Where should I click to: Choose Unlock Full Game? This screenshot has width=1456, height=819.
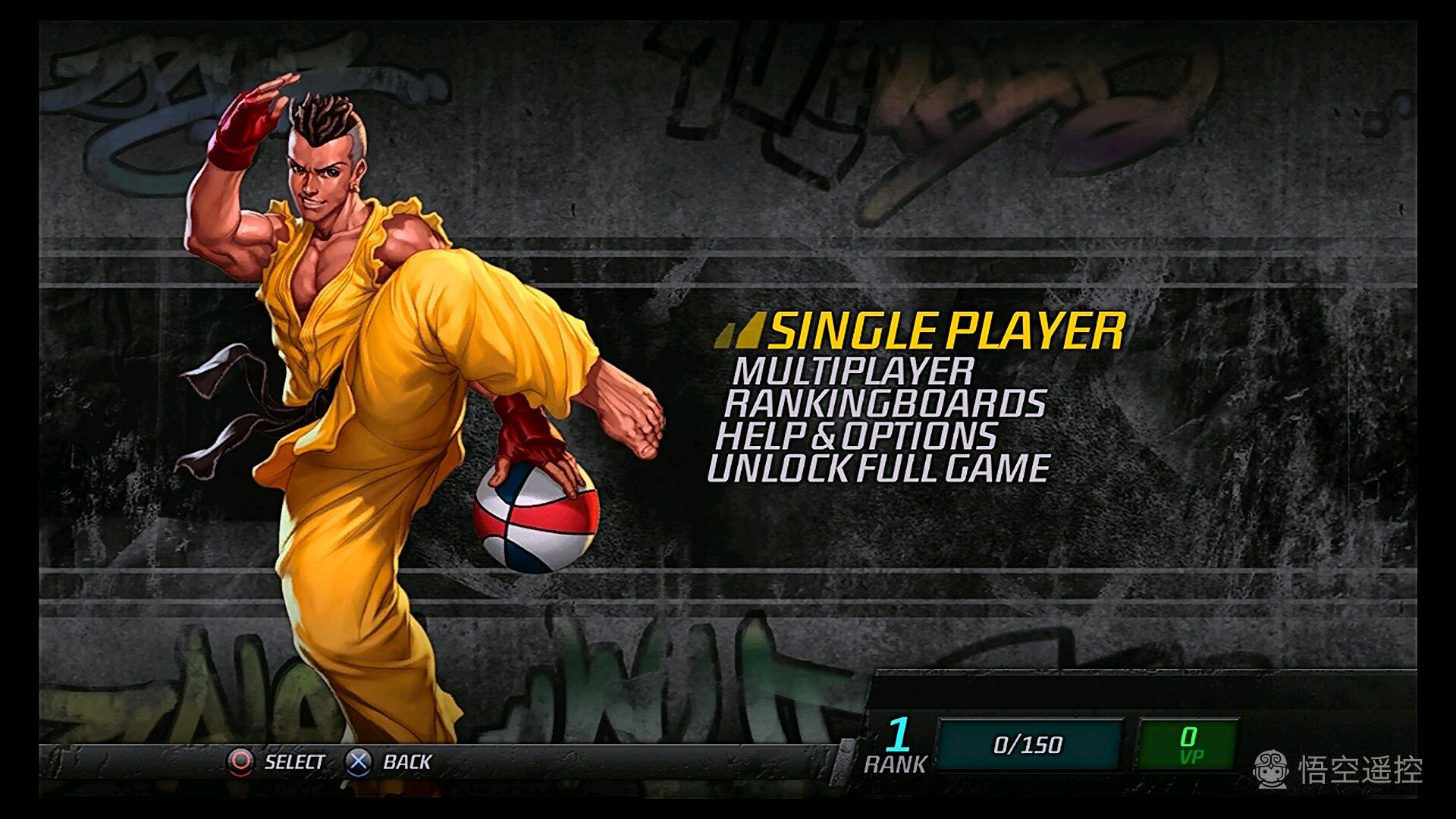(878, 469)
